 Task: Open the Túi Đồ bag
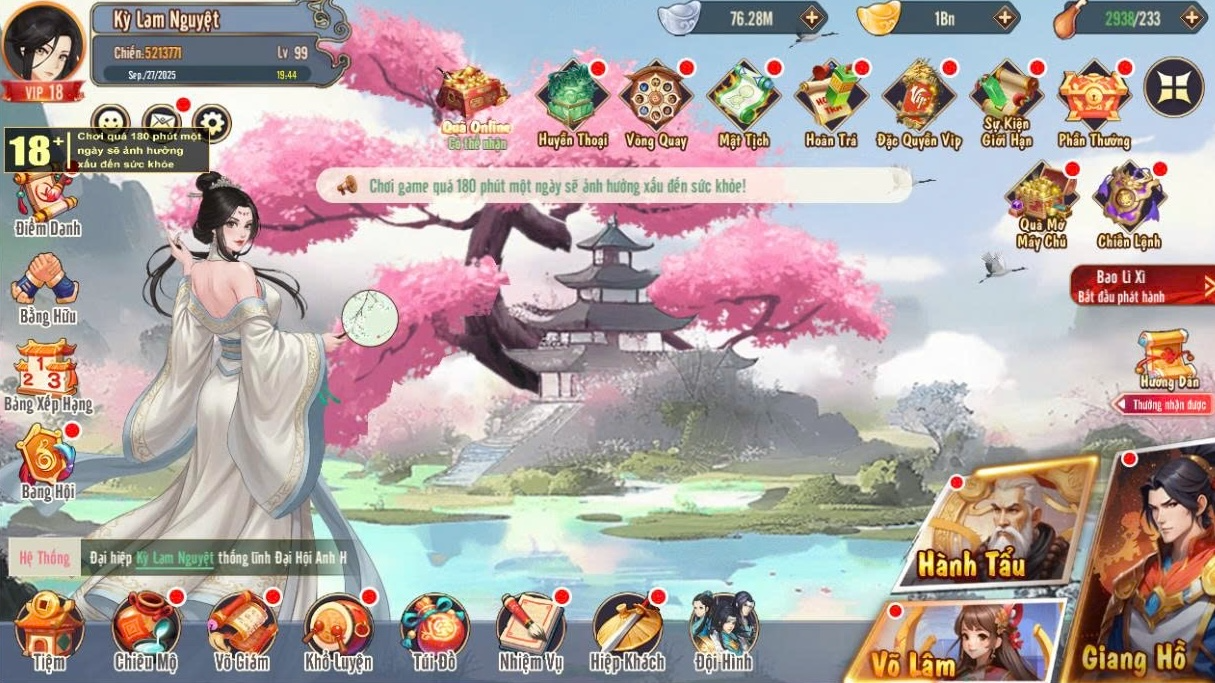click(x=434, y=627)
